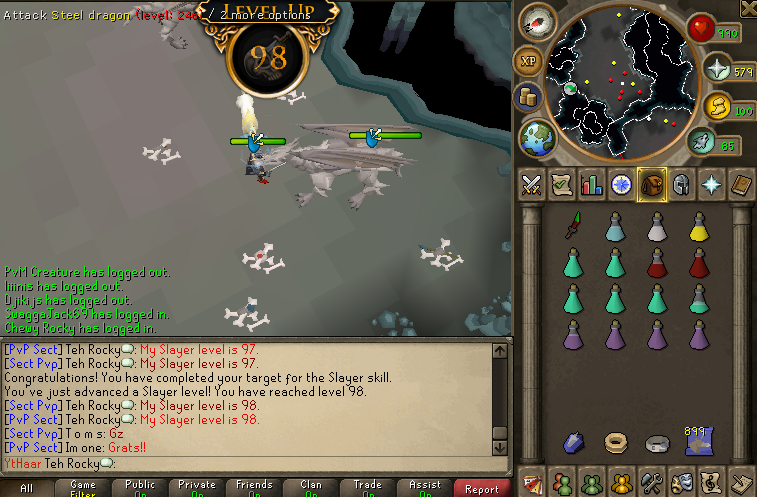757x497 pixels.
Task: Open the stats bar chart tab
Action: 591,185
